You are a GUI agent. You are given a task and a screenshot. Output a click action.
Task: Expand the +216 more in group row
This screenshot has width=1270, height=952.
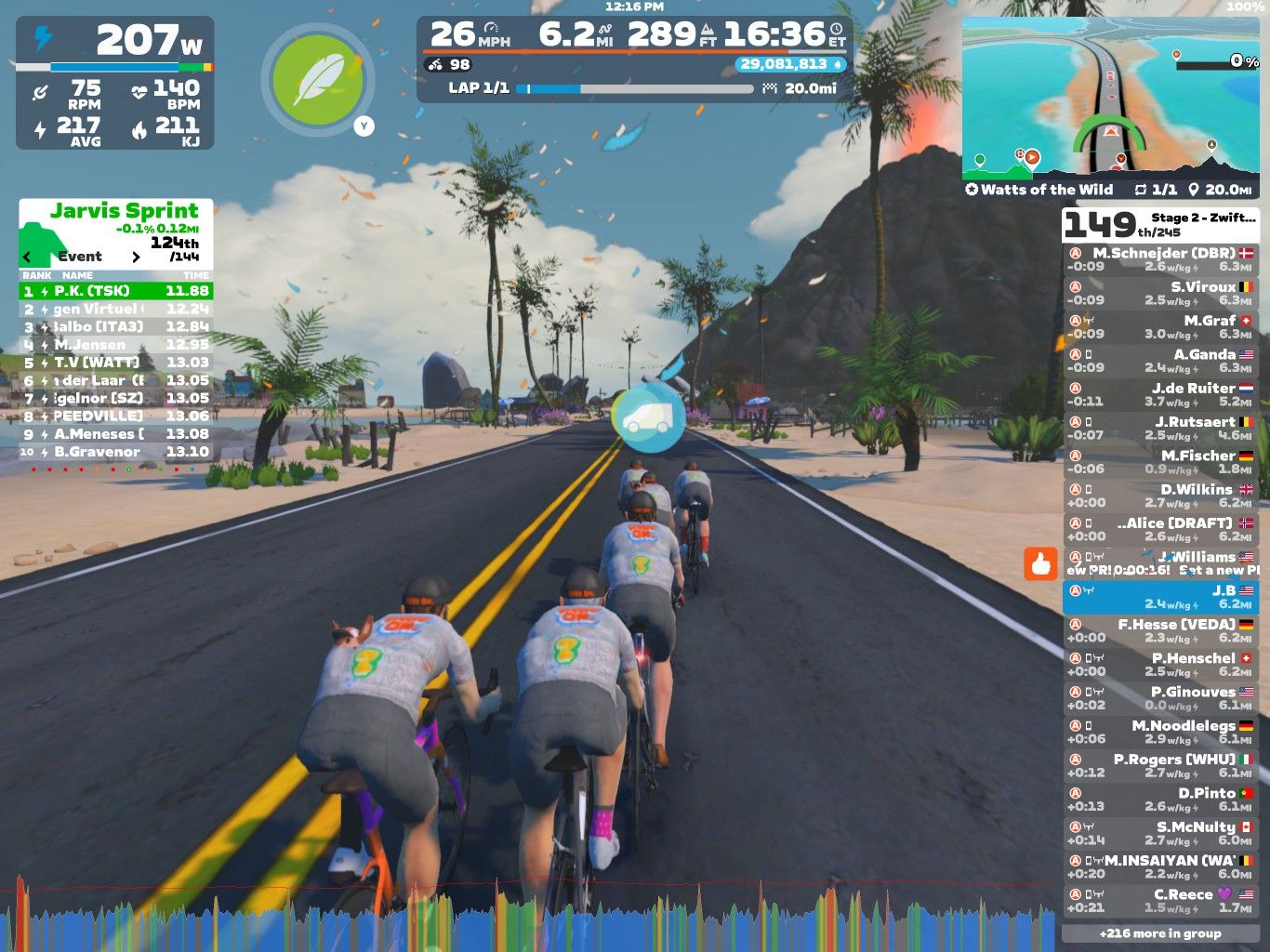point(1159,933)
